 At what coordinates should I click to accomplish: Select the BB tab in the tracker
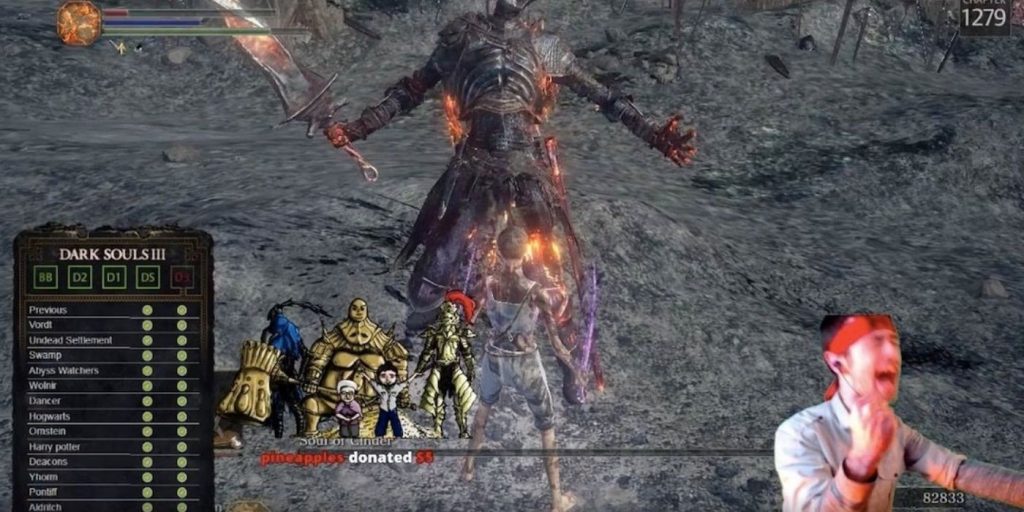pyautogui.click(x=46, y=276)
